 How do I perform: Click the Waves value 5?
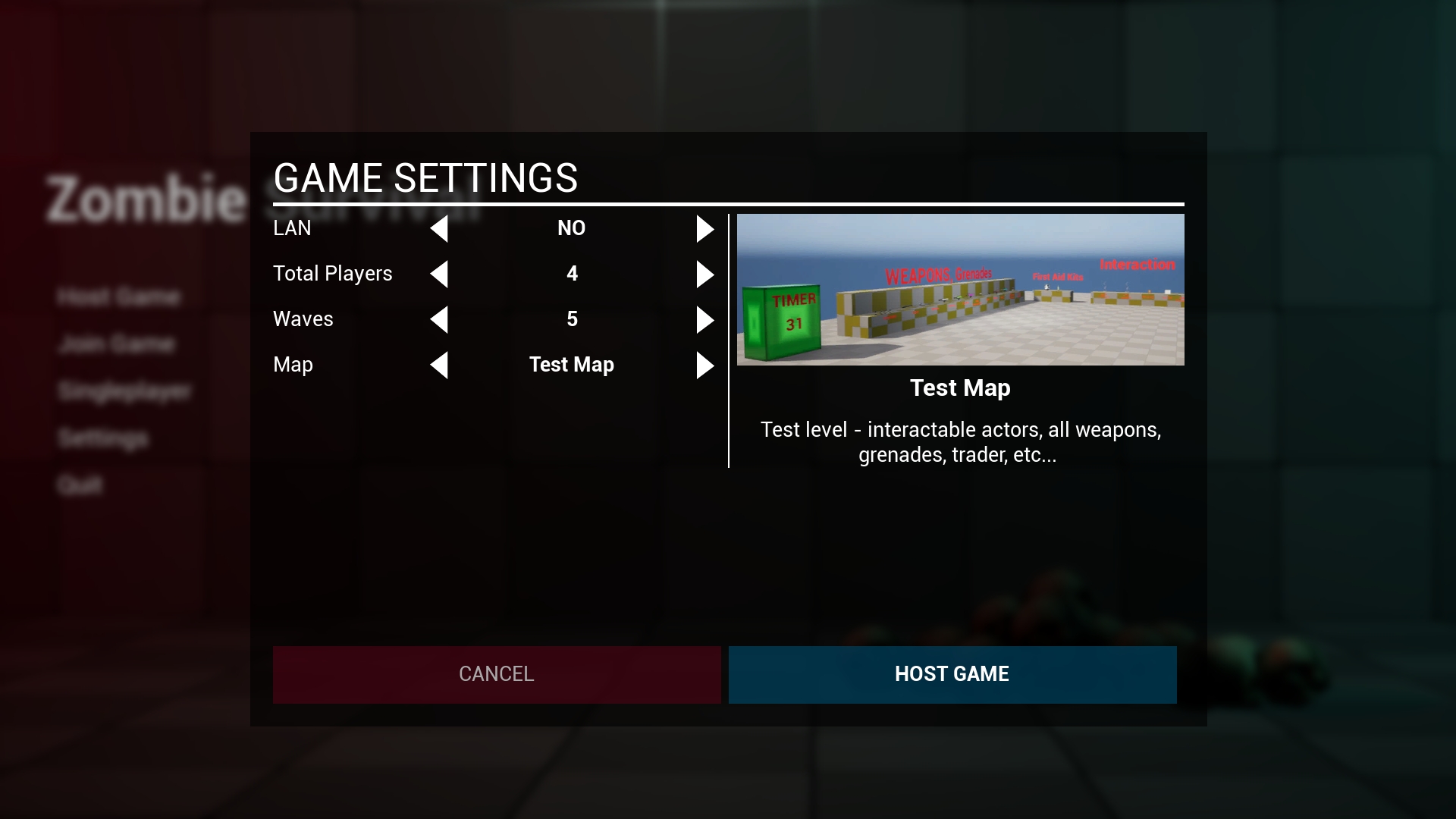tap(572, 319)
